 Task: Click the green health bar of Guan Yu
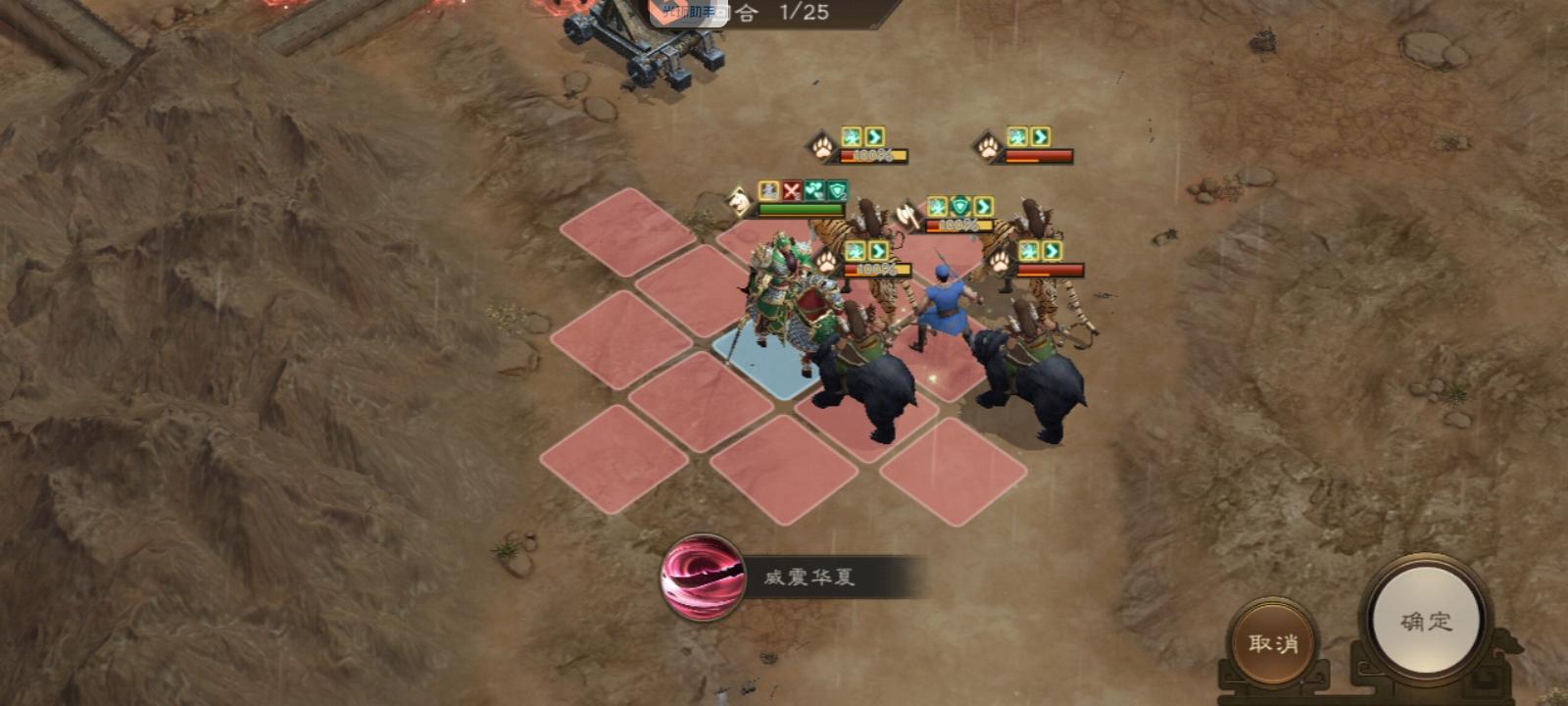(799, 209)
